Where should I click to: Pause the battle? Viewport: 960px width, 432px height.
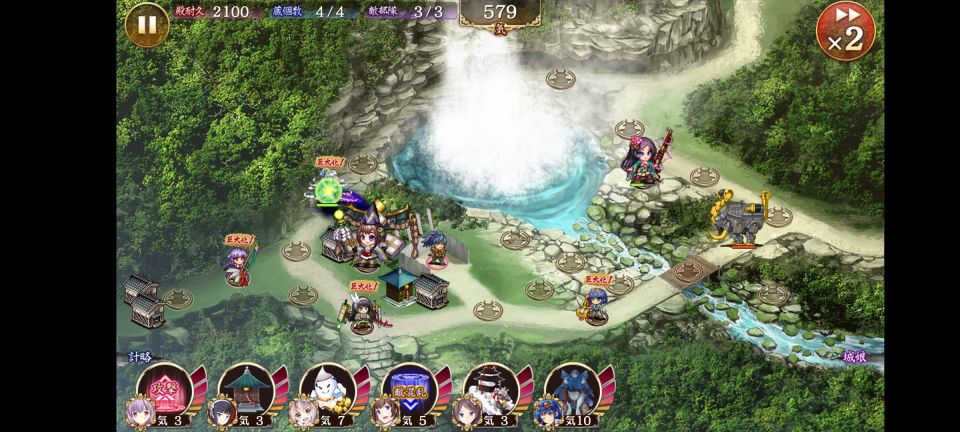coord(146,24)
